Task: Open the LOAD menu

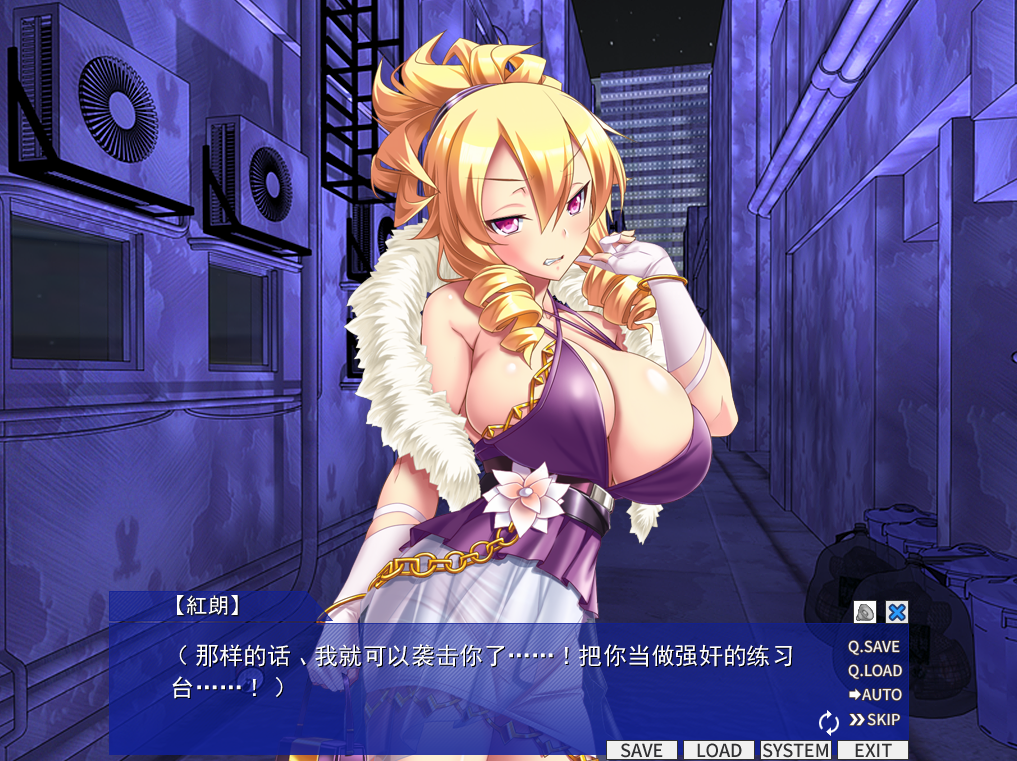Action: click(718, 750)
